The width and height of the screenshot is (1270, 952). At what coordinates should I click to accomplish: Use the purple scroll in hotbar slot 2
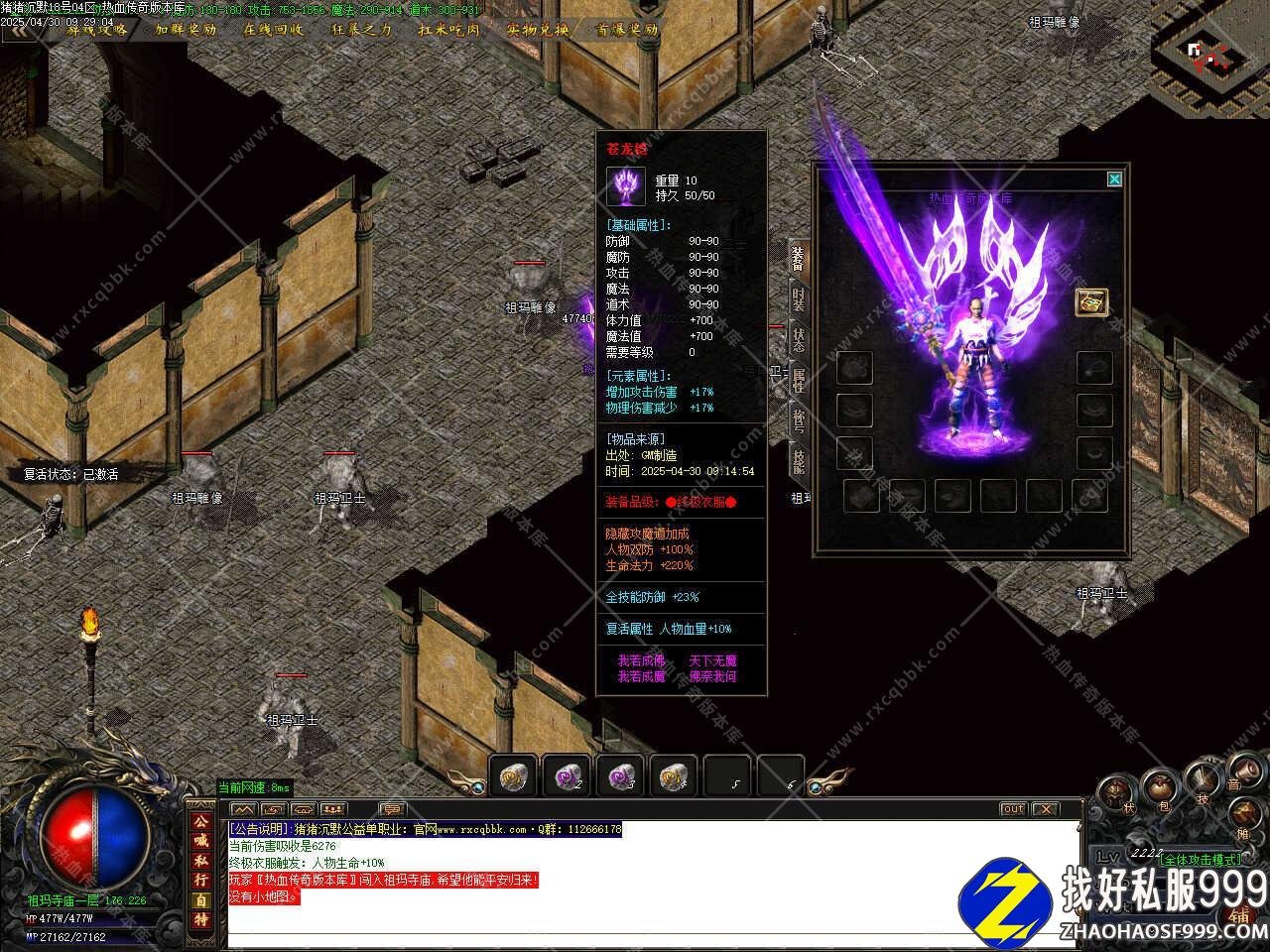[x=568, y=775]
